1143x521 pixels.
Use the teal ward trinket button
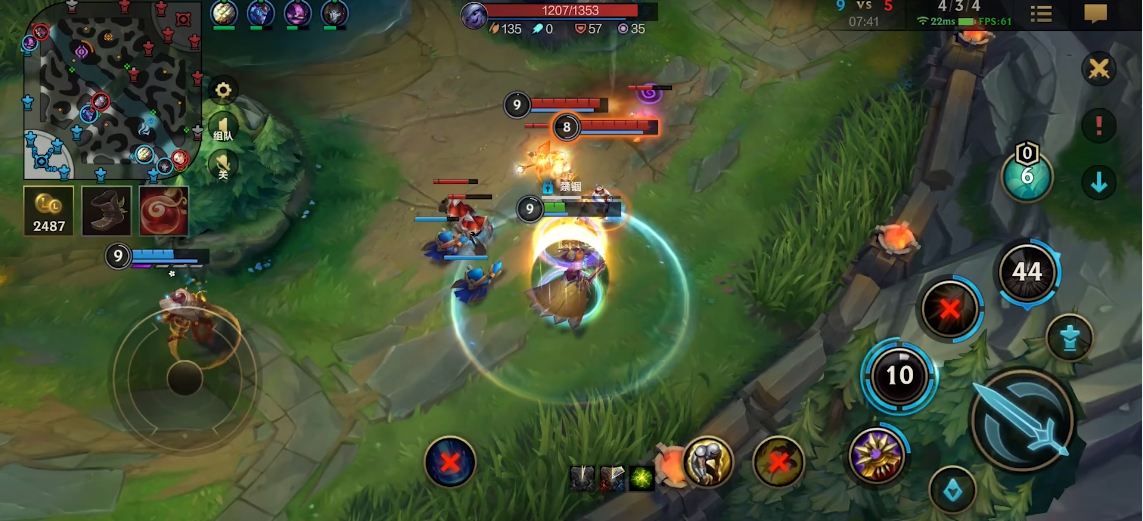[1027, 177]
